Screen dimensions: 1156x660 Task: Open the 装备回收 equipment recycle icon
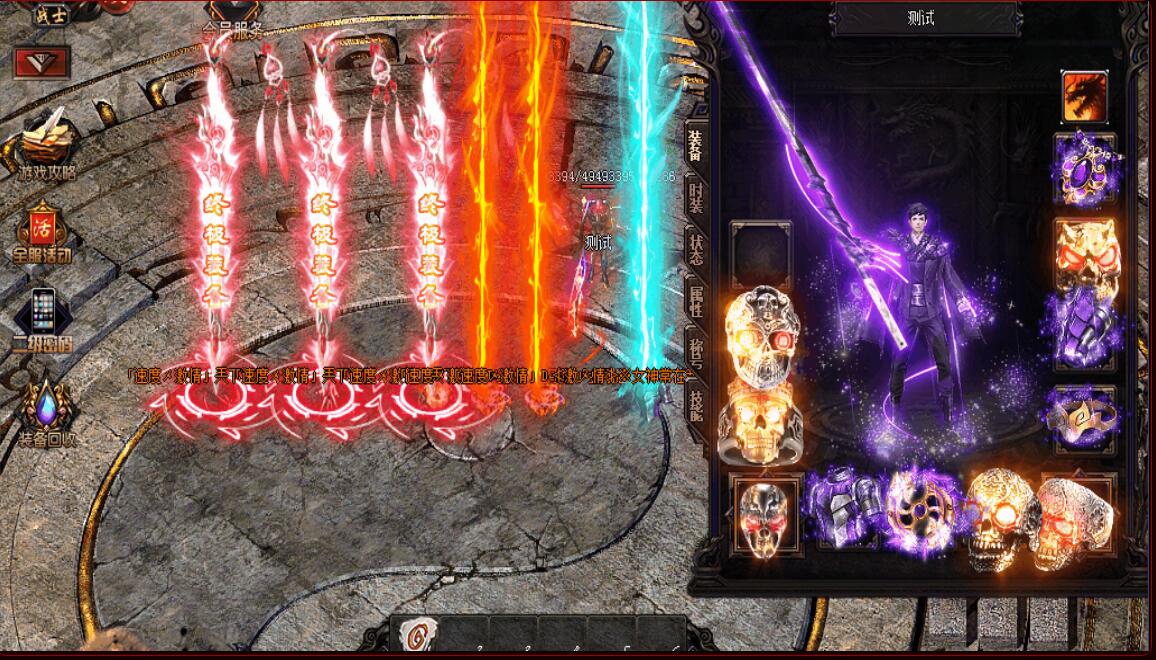click(46, 406)
